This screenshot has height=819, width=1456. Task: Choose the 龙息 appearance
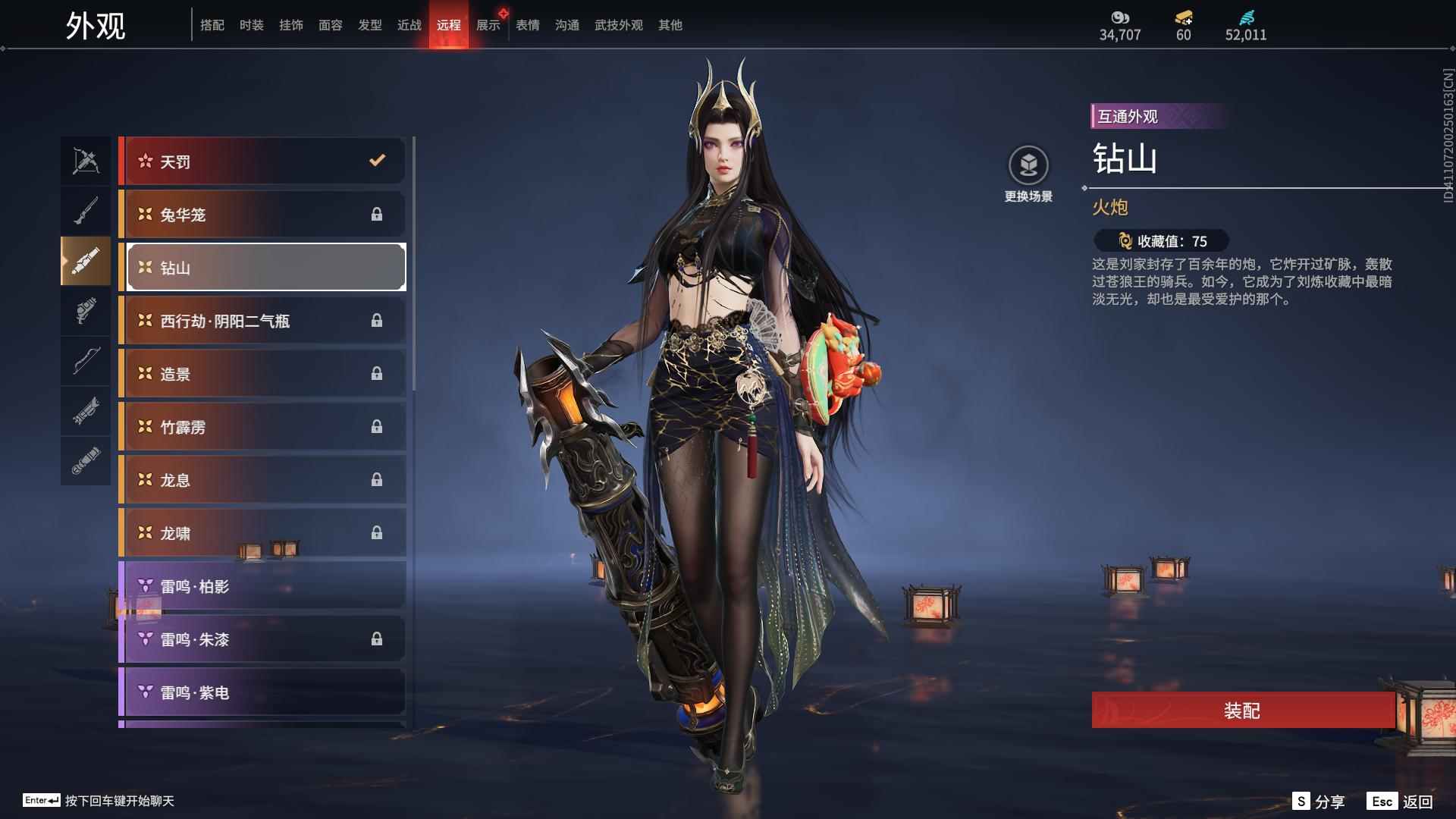pos(262,479)
